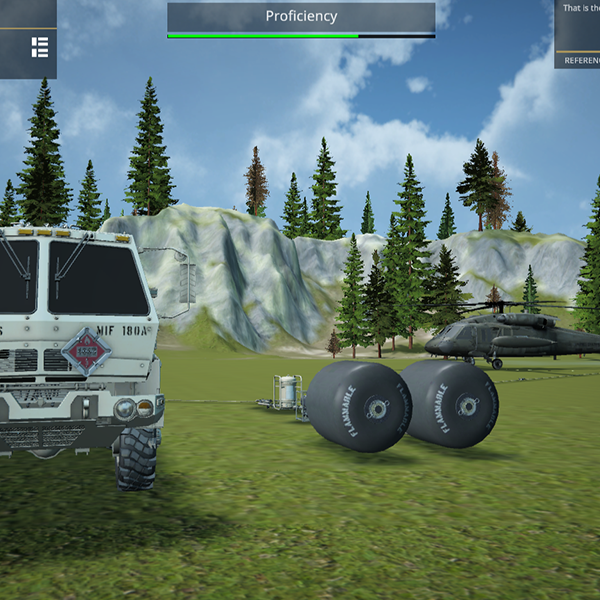The height and width of the screenshot is (600, 600).
Task: Open the task list icon
Action: pos(40,47)
